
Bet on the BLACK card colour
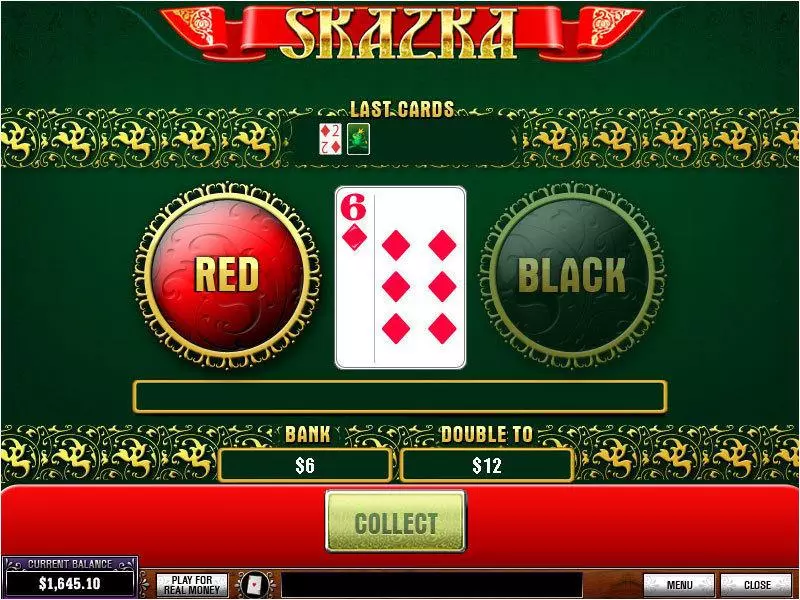[572, 275]
